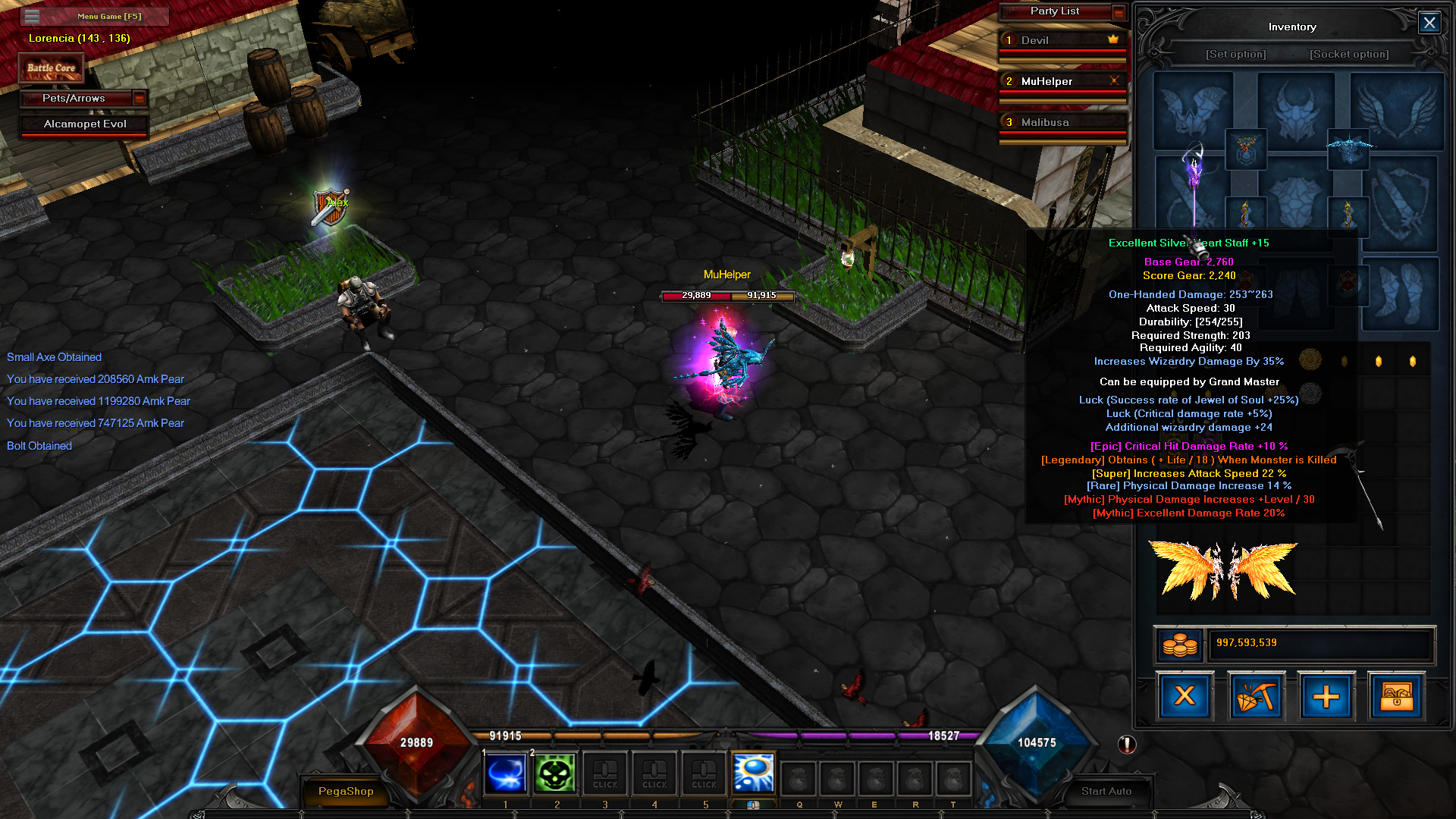Collapse the Party List panel
The height and width of the screenshot is (819, 1456).
pos(1119,11)
